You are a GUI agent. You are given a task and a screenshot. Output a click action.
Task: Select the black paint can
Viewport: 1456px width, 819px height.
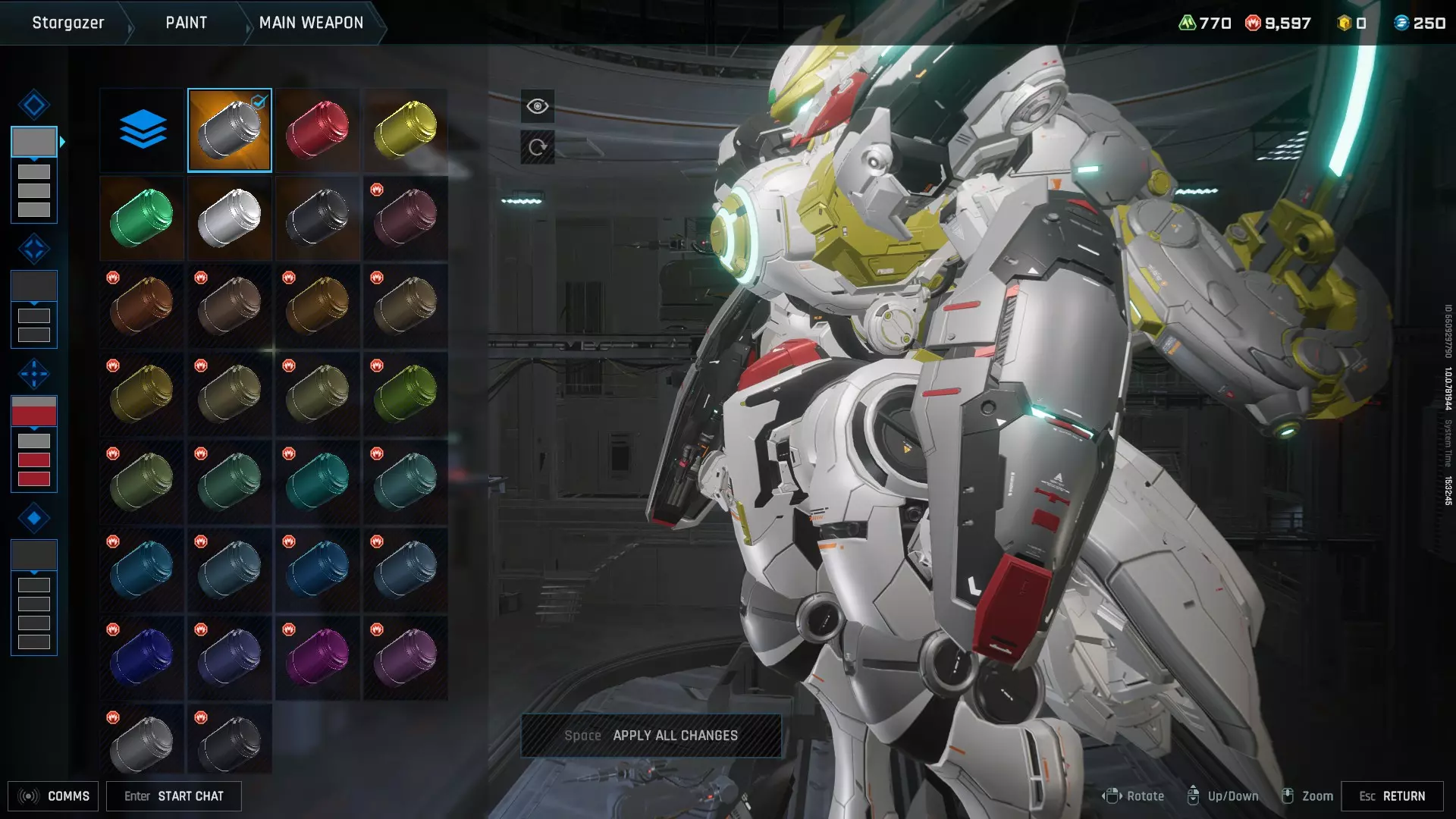[317, 218]
